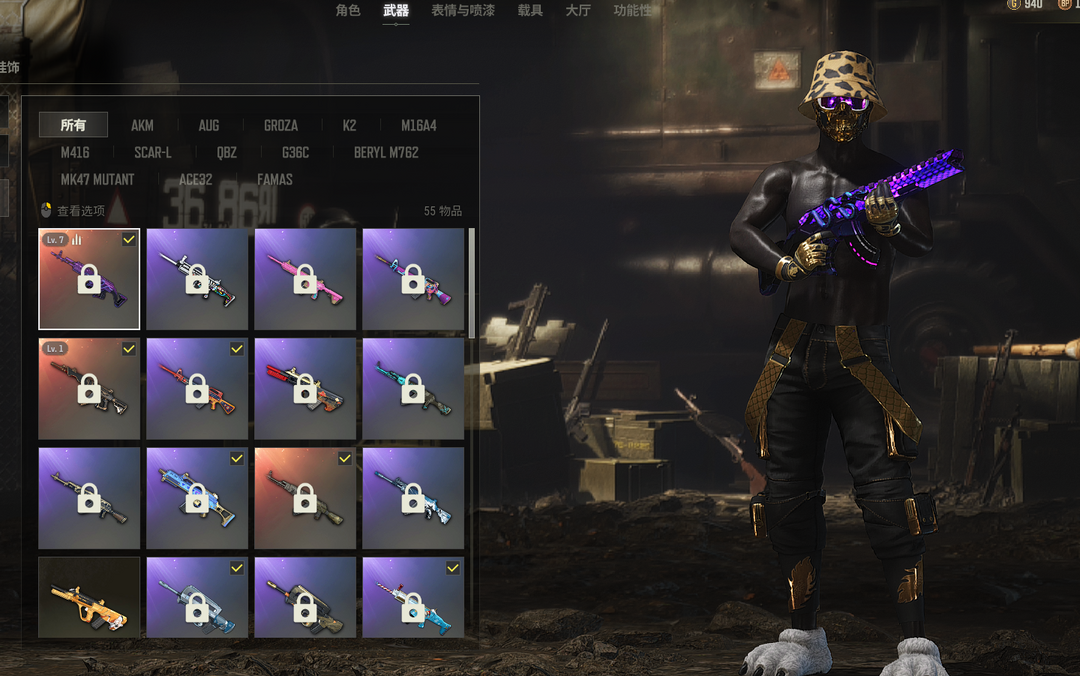Viewport: 1080px width, 676px height.
Task: Show BERYL M762 skins
Action: tap(386, 152)
